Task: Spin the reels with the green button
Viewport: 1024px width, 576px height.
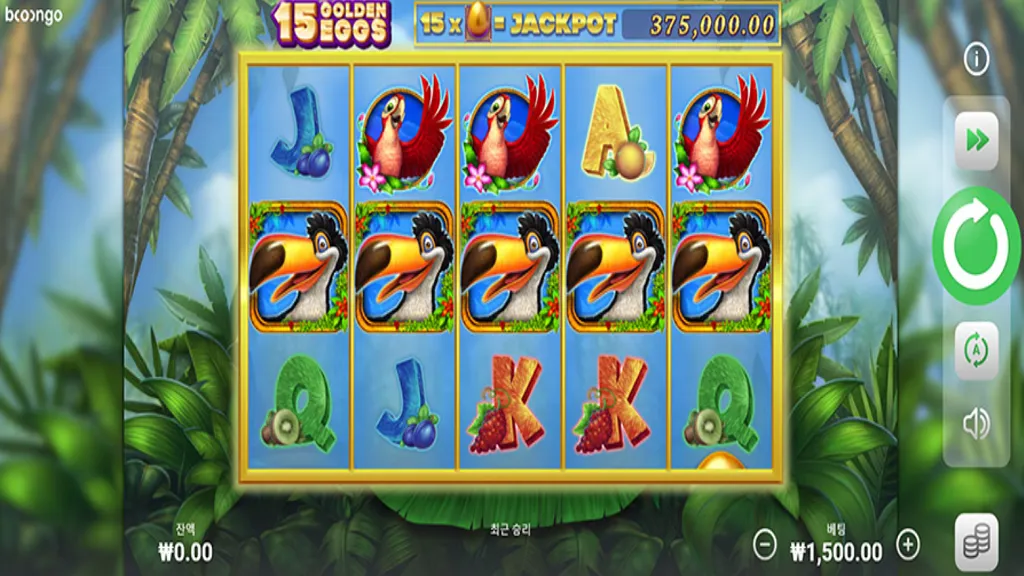Action: click(976, 245)
